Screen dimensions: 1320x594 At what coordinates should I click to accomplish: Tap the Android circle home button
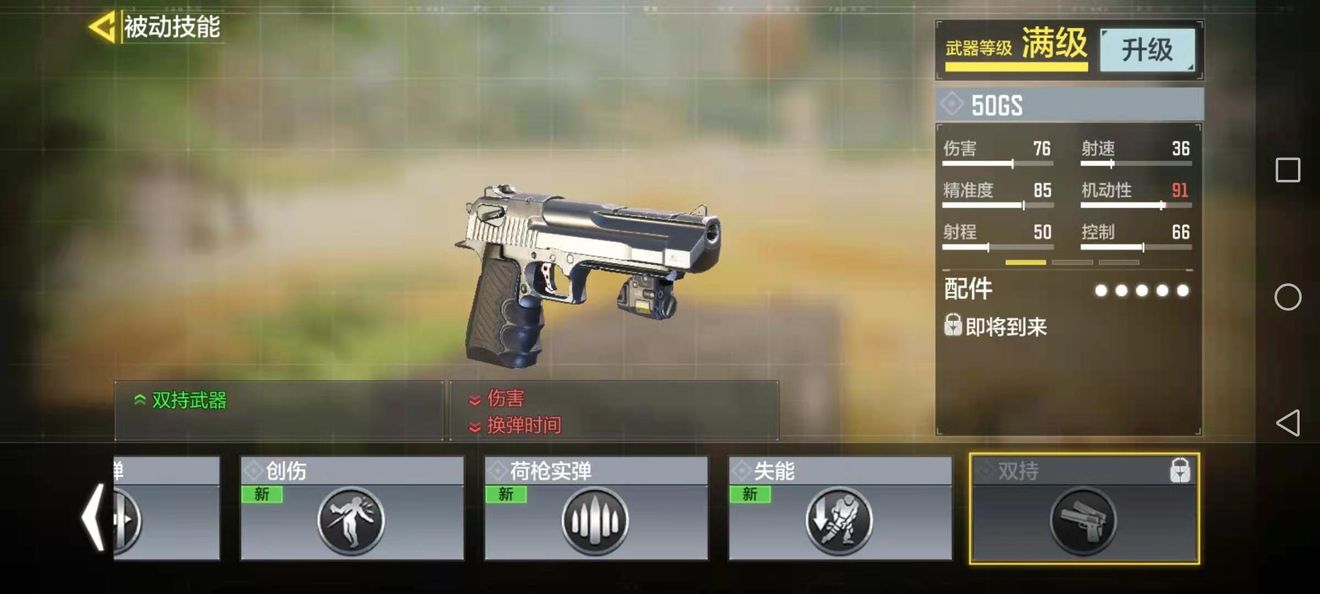[x=1288, y=297]
